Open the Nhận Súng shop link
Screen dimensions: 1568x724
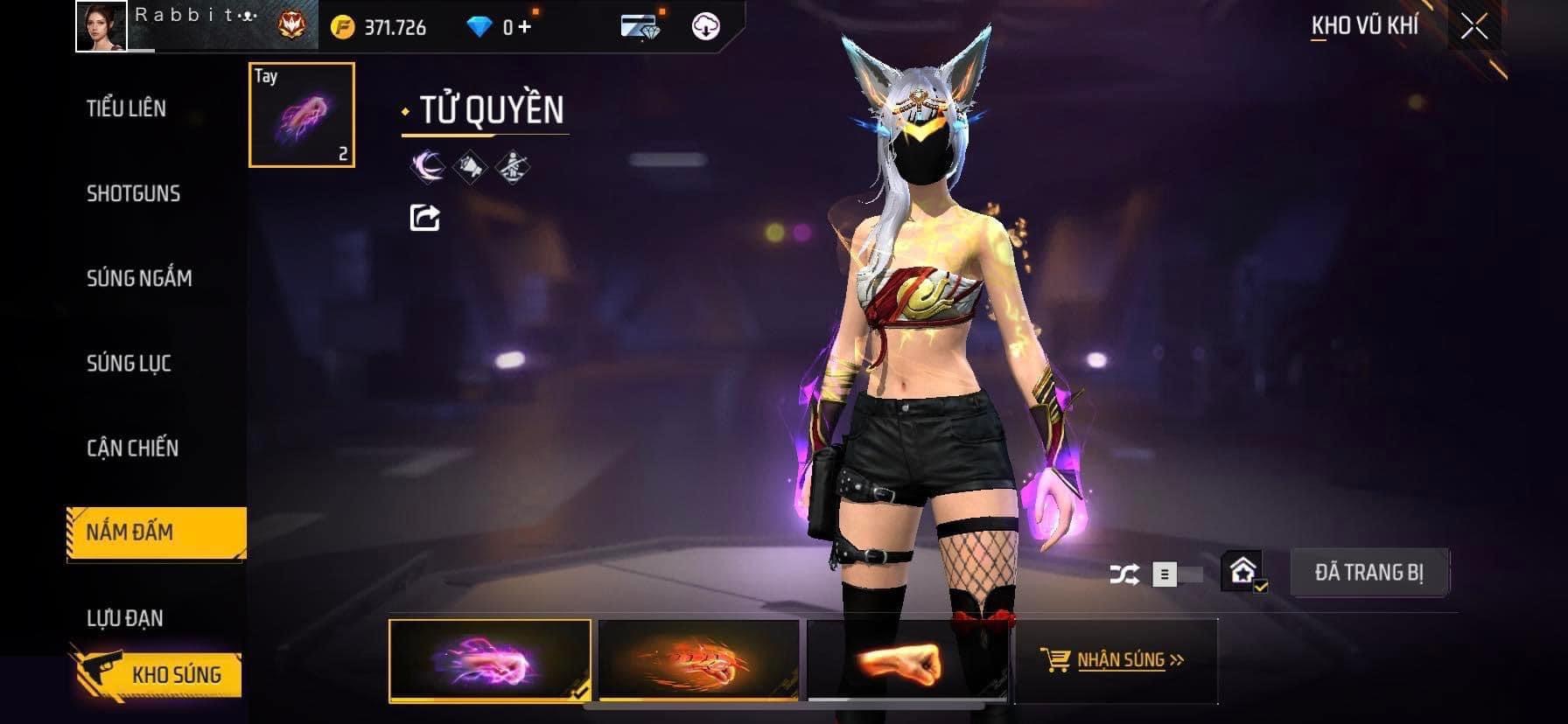click(1113, 660)
